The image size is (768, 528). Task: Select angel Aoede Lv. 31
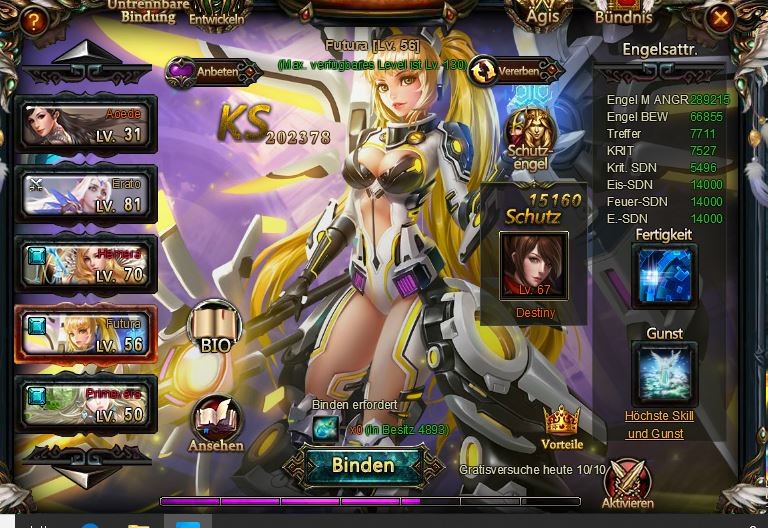tap(86, 124)
